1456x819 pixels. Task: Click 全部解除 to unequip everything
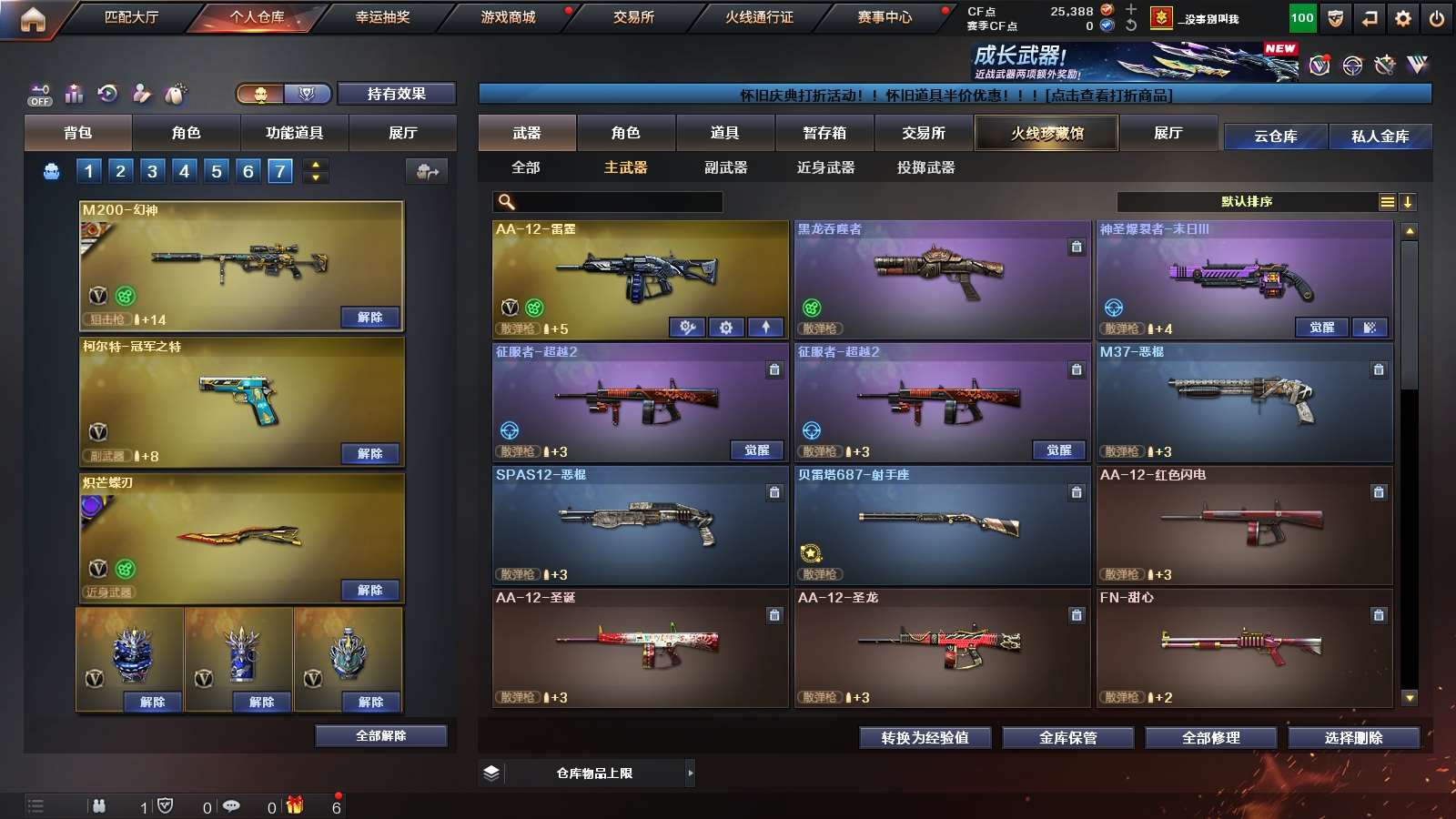pos(380,735)
